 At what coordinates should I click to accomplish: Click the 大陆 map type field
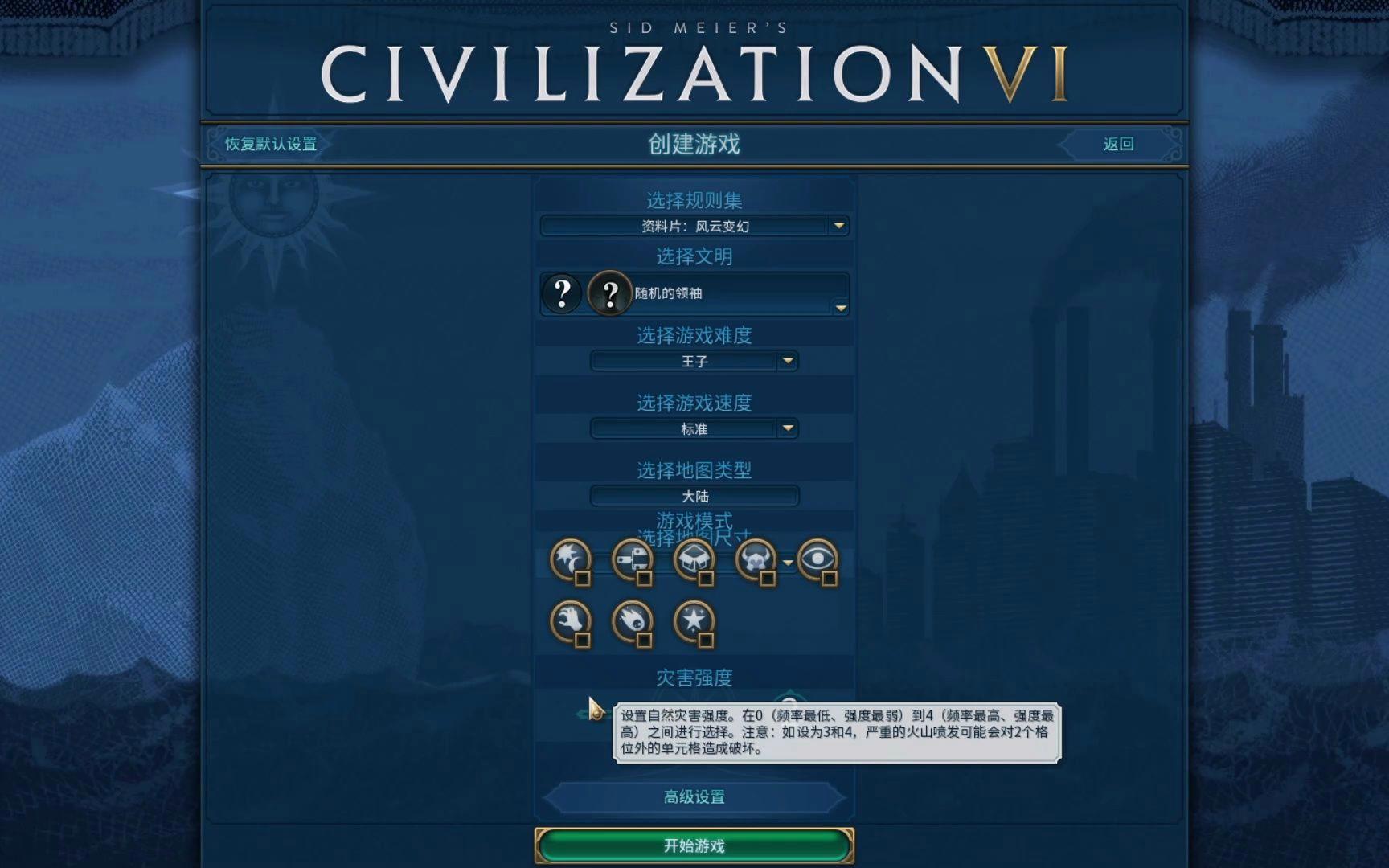(x=693, y=496)
